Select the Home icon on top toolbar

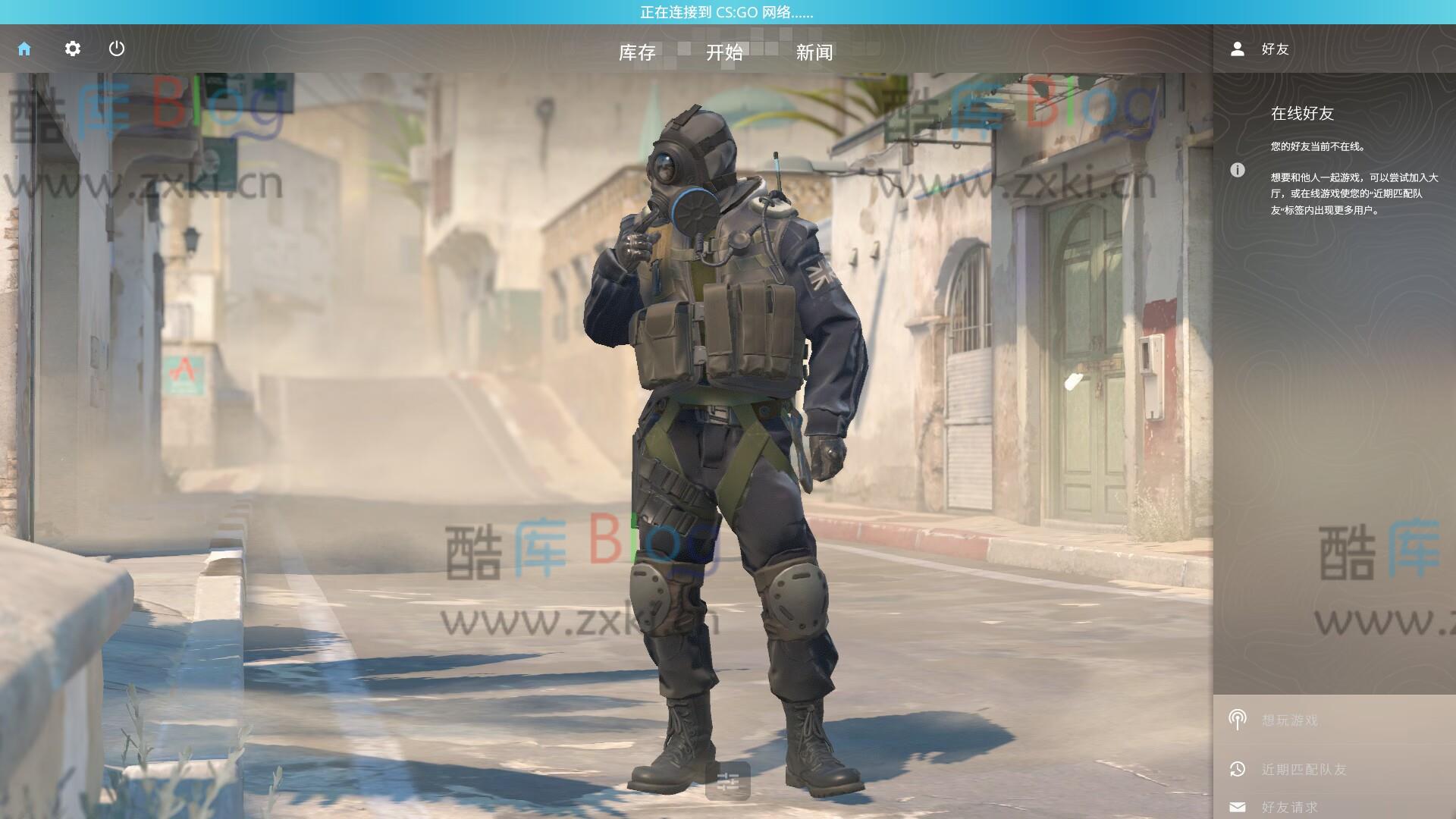(x=25, y=49)
